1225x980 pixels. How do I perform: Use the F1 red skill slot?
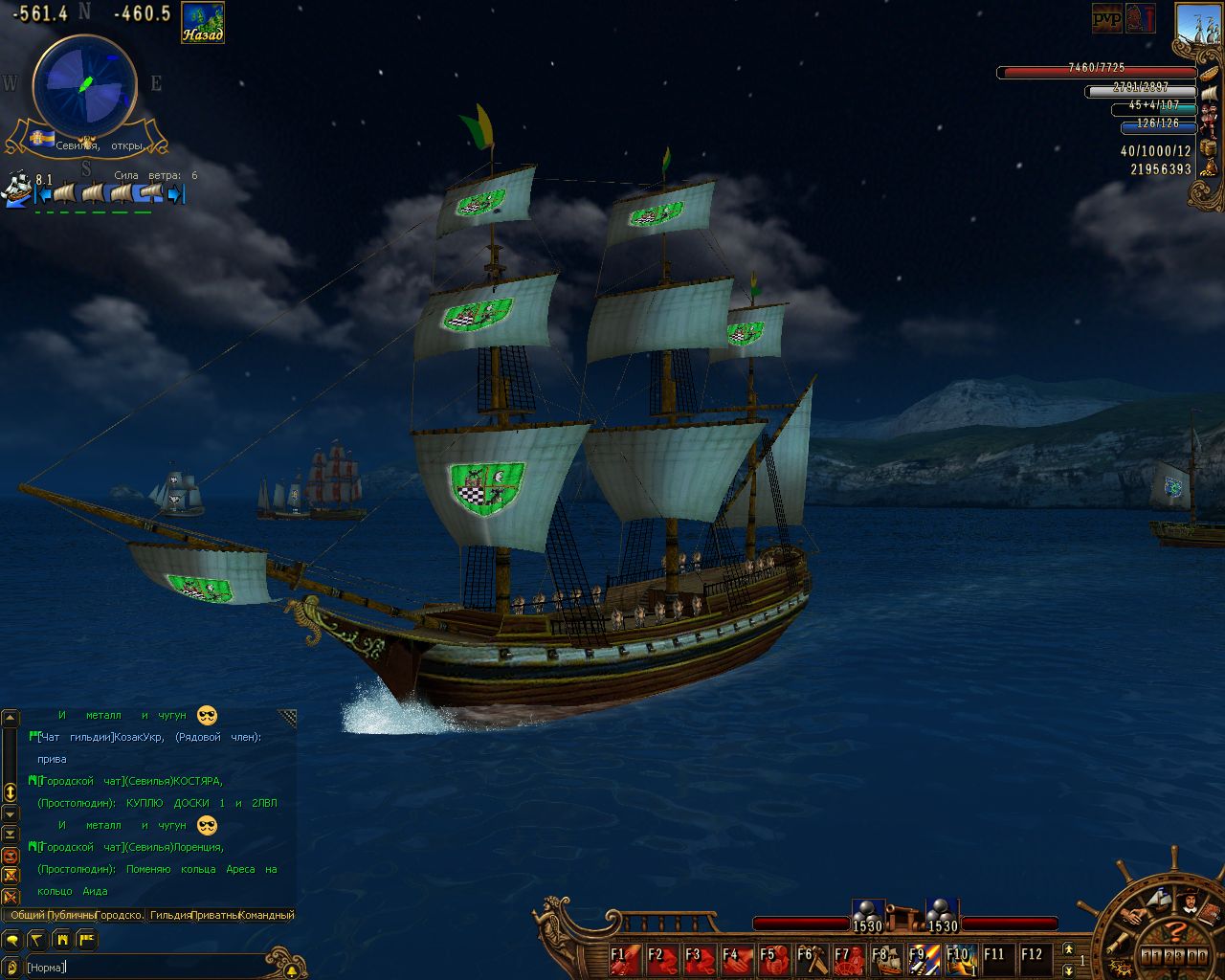click(x=624, y=958)
